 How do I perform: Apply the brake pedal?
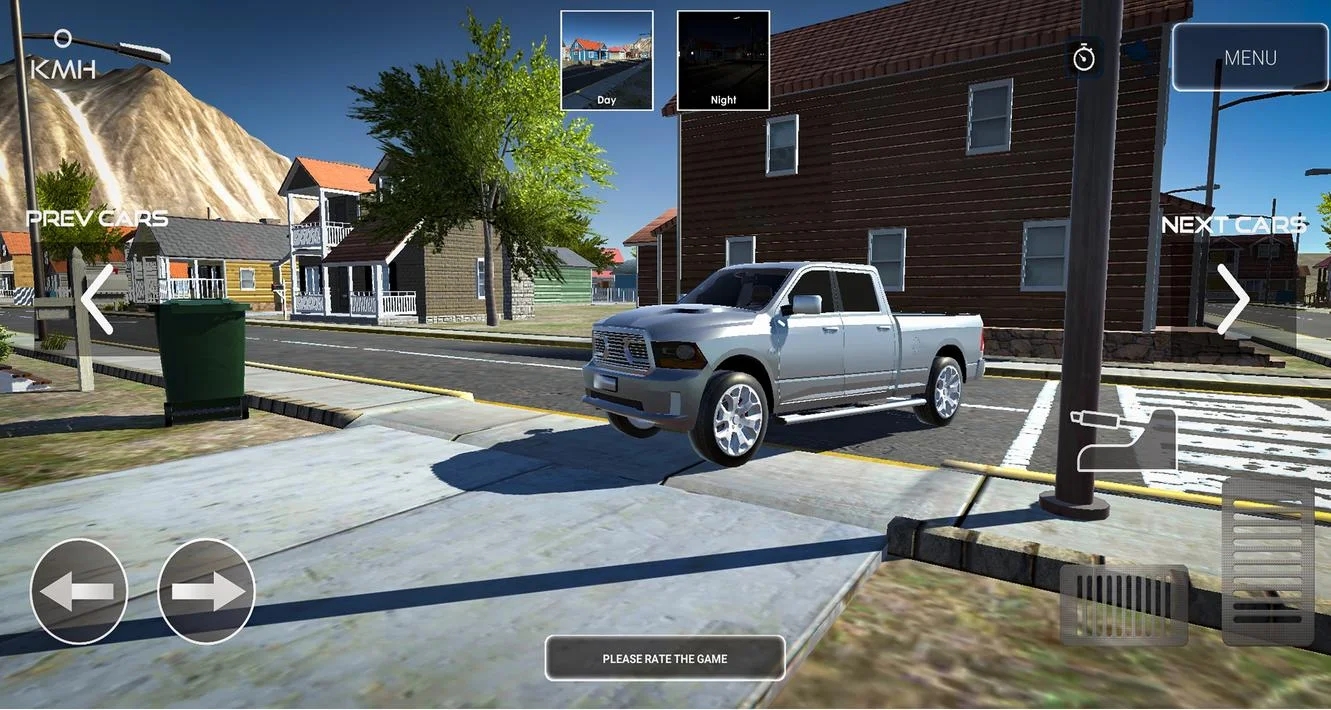tap(1124, 604)
